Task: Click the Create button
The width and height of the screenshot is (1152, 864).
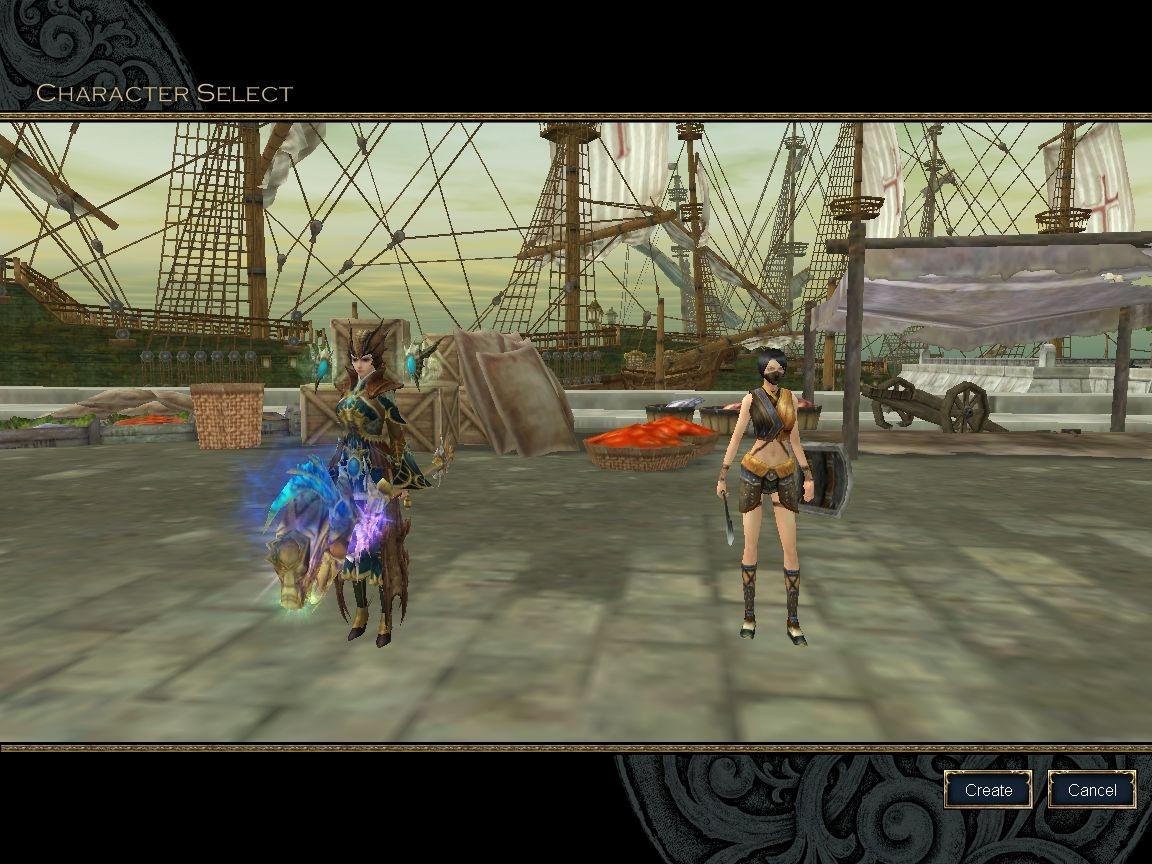Action: (x=988, y=790)
